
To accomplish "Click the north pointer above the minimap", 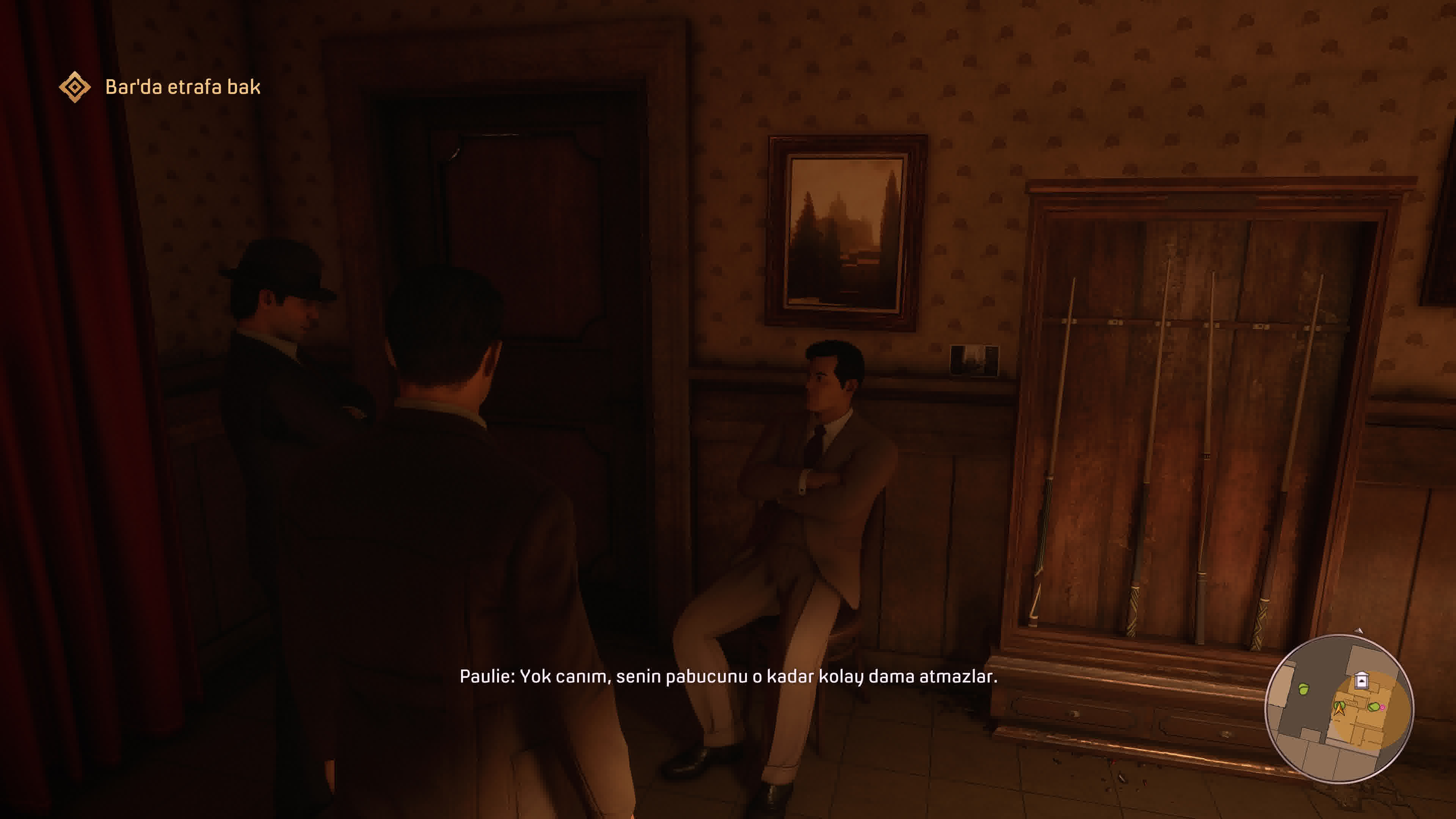I will point(1359,630).
